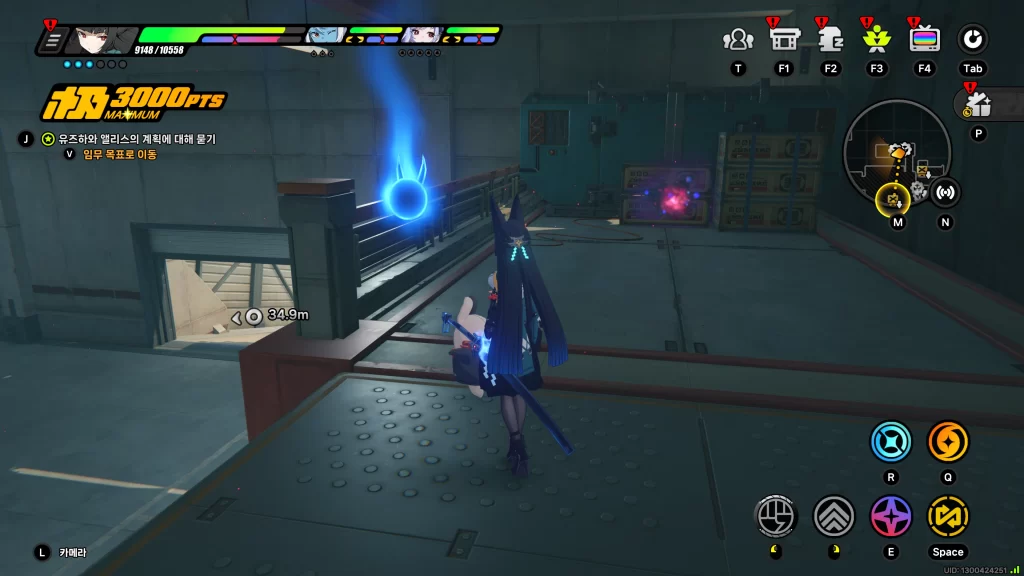Open the quest tracker about Yuzuha and Alice
This screenshot has width=1024, height=576.
pyautogui.click(x=138, y=139)
